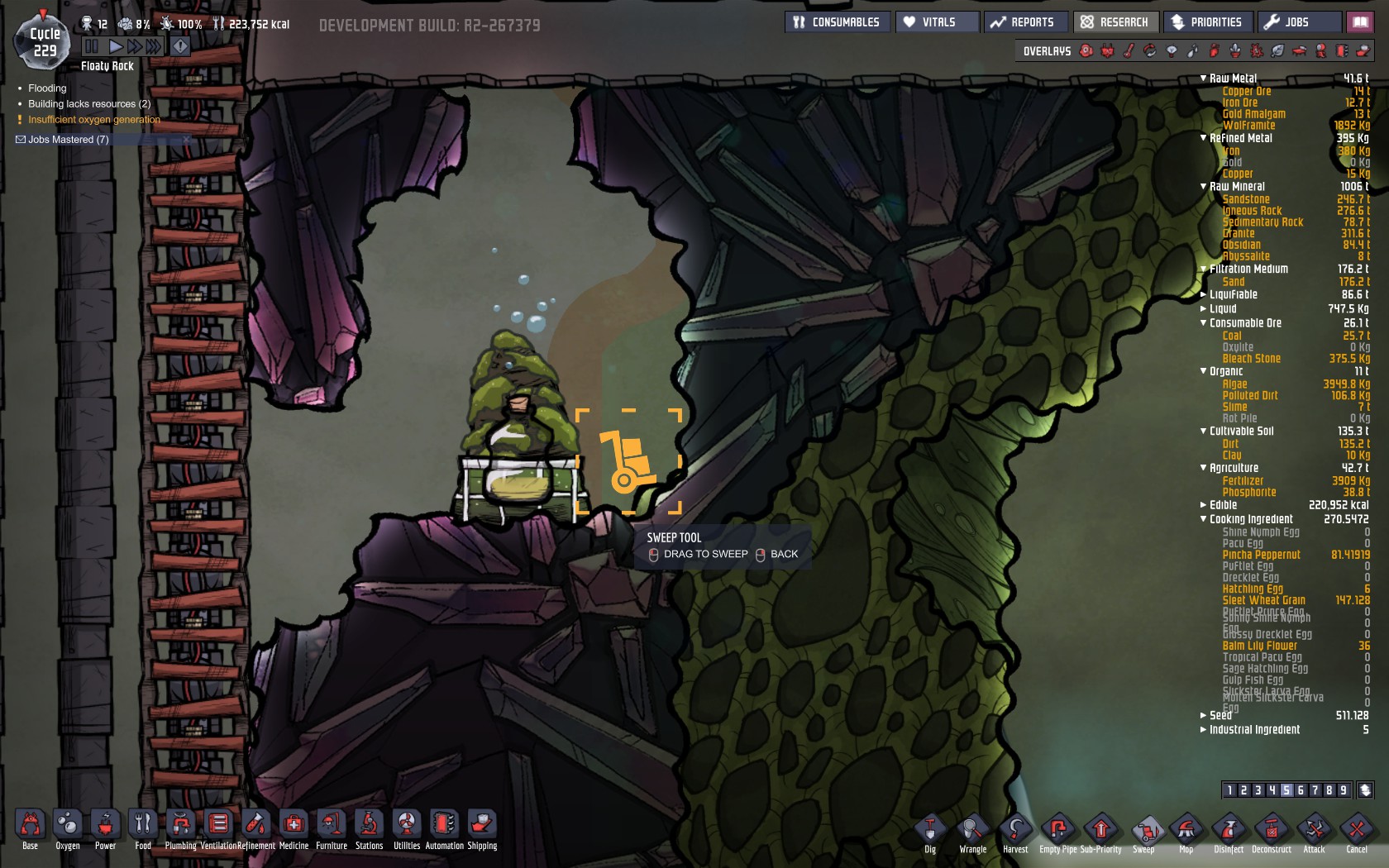Select the Dig tool

(930, 830)
